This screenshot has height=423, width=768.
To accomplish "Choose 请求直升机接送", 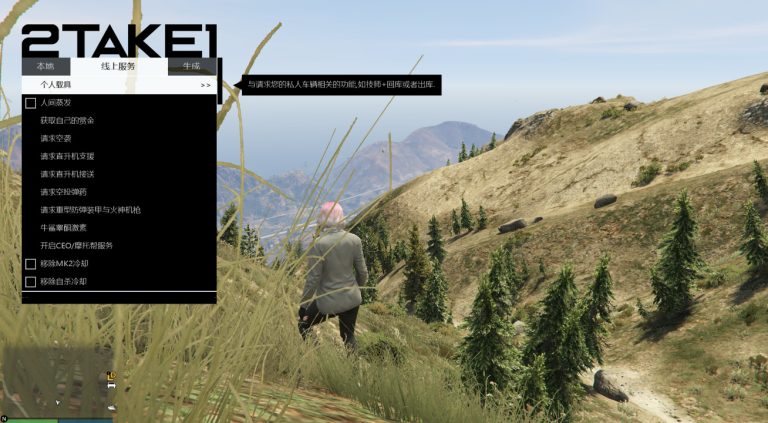I will [x=68, y=174].
